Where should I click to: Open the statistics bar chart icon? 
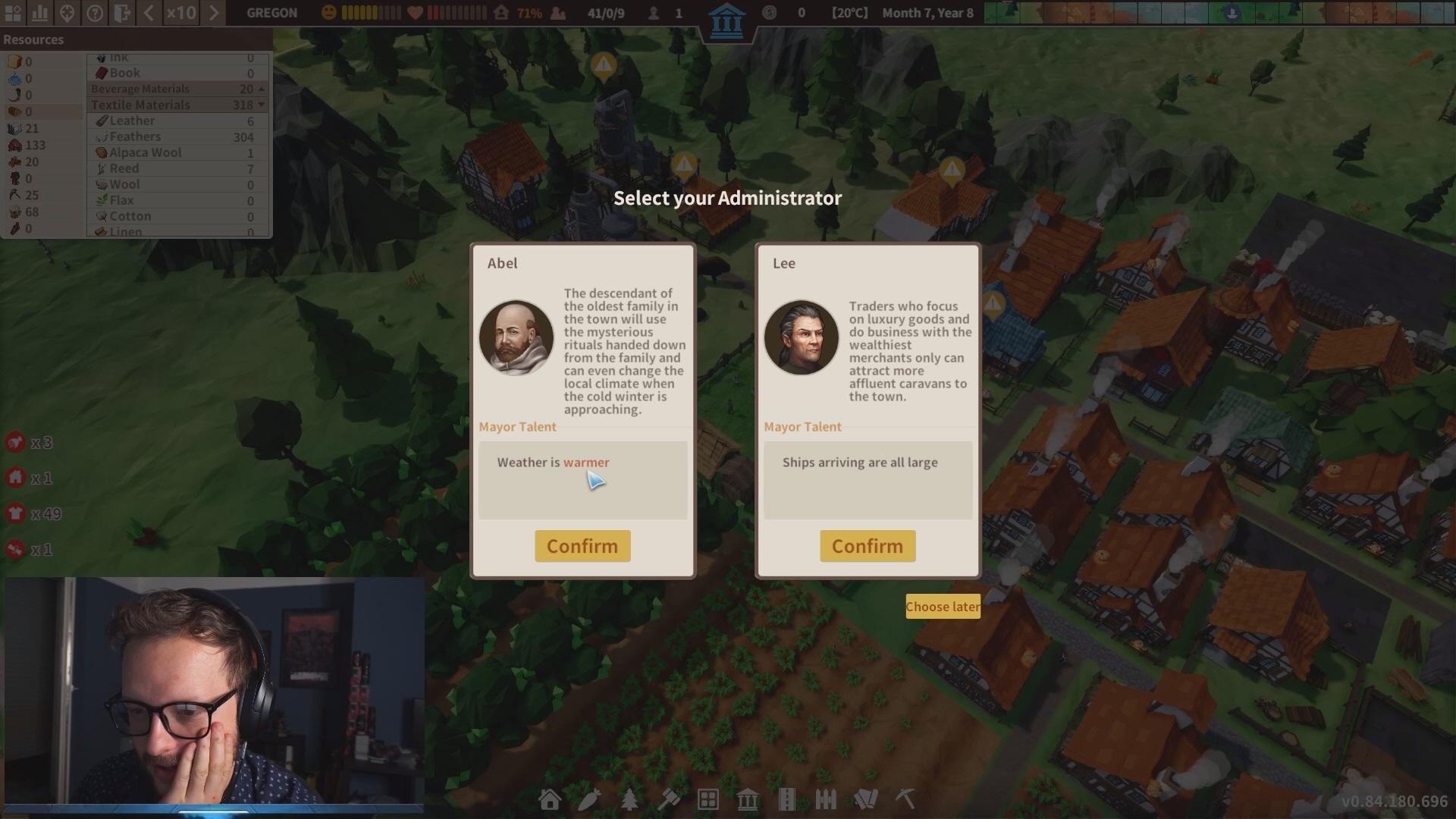tap(40, 13)
